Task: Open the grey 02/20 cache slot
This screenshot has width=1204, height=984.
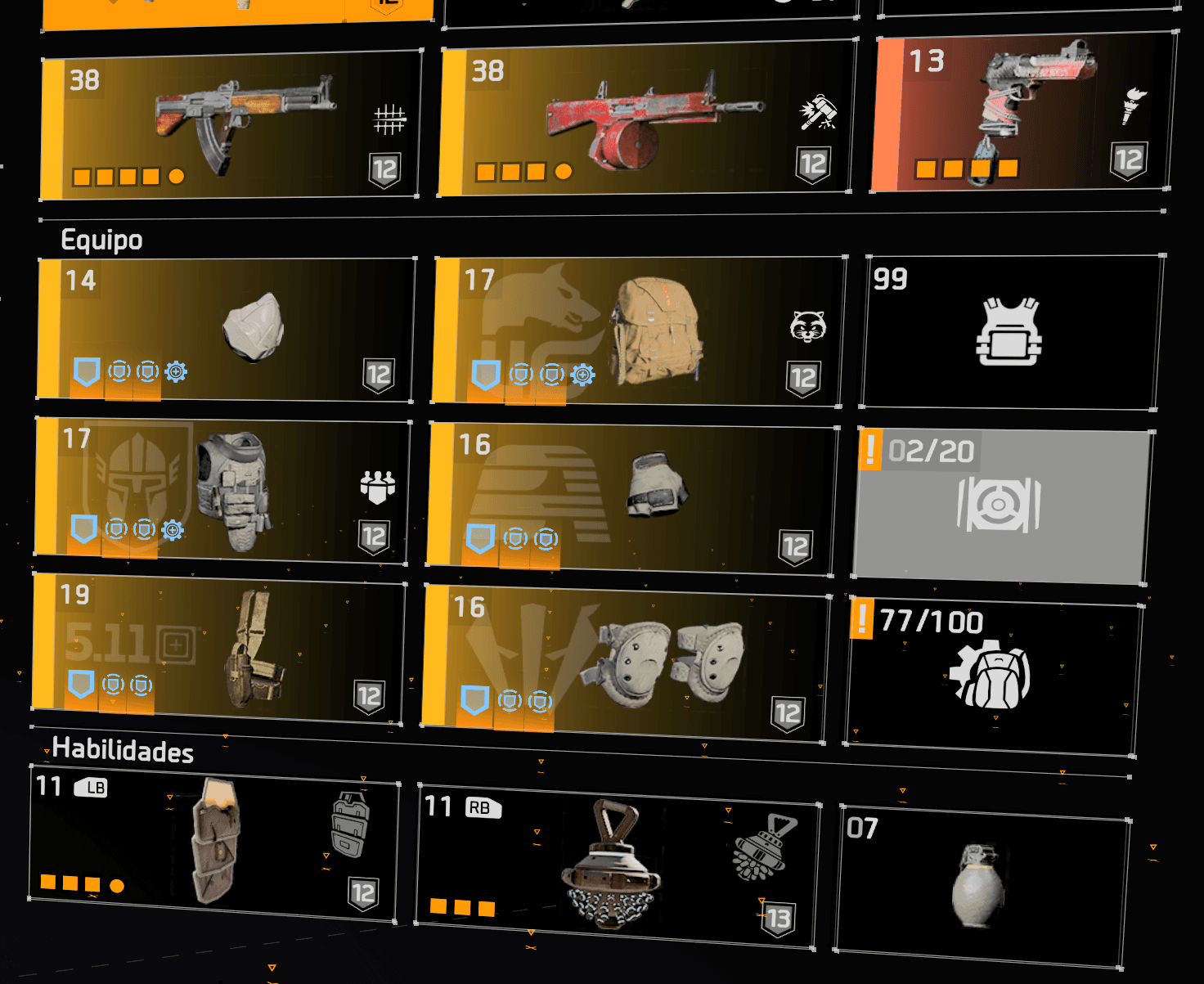Action: point(1000,506)
